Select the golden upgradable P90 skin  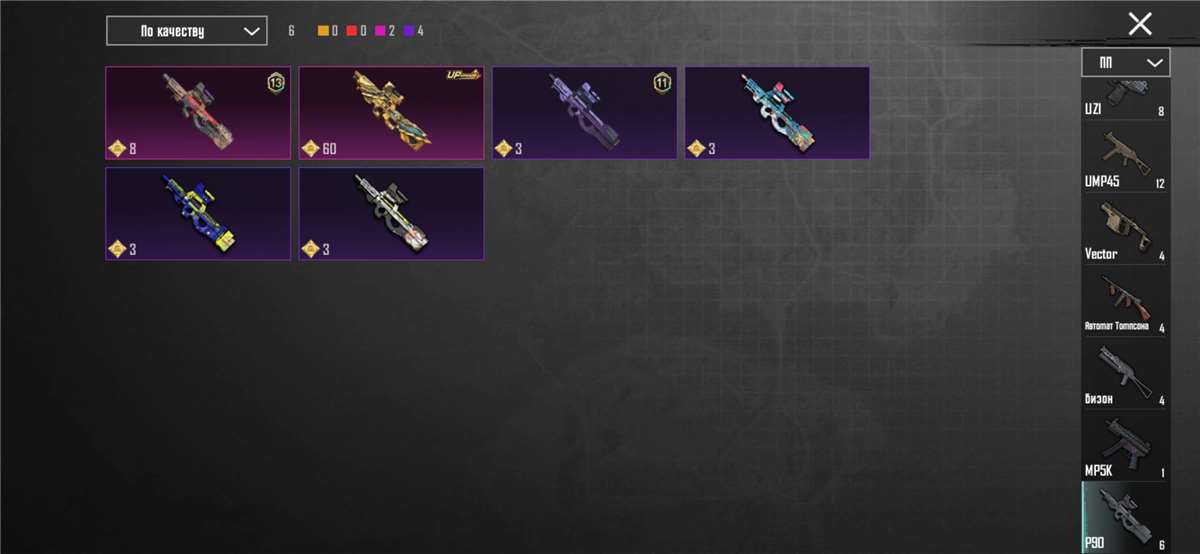click(x=391, y=113)
